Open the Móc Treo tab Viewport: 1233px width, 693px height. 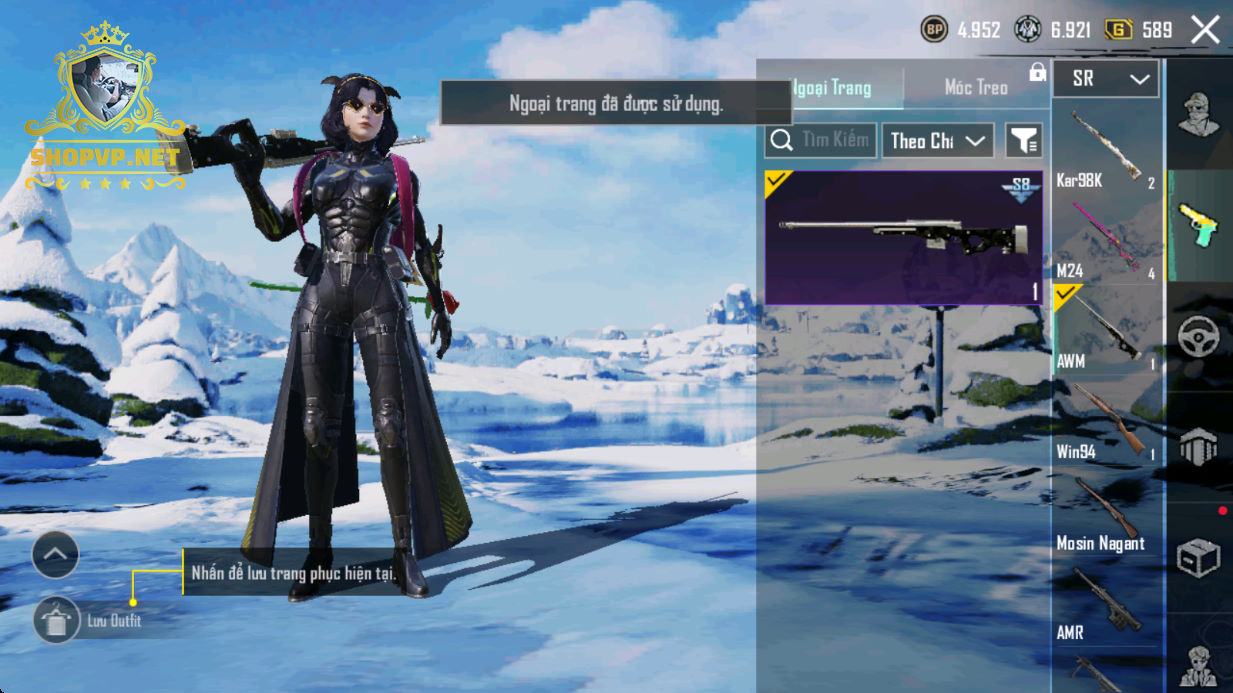point(975,88)
